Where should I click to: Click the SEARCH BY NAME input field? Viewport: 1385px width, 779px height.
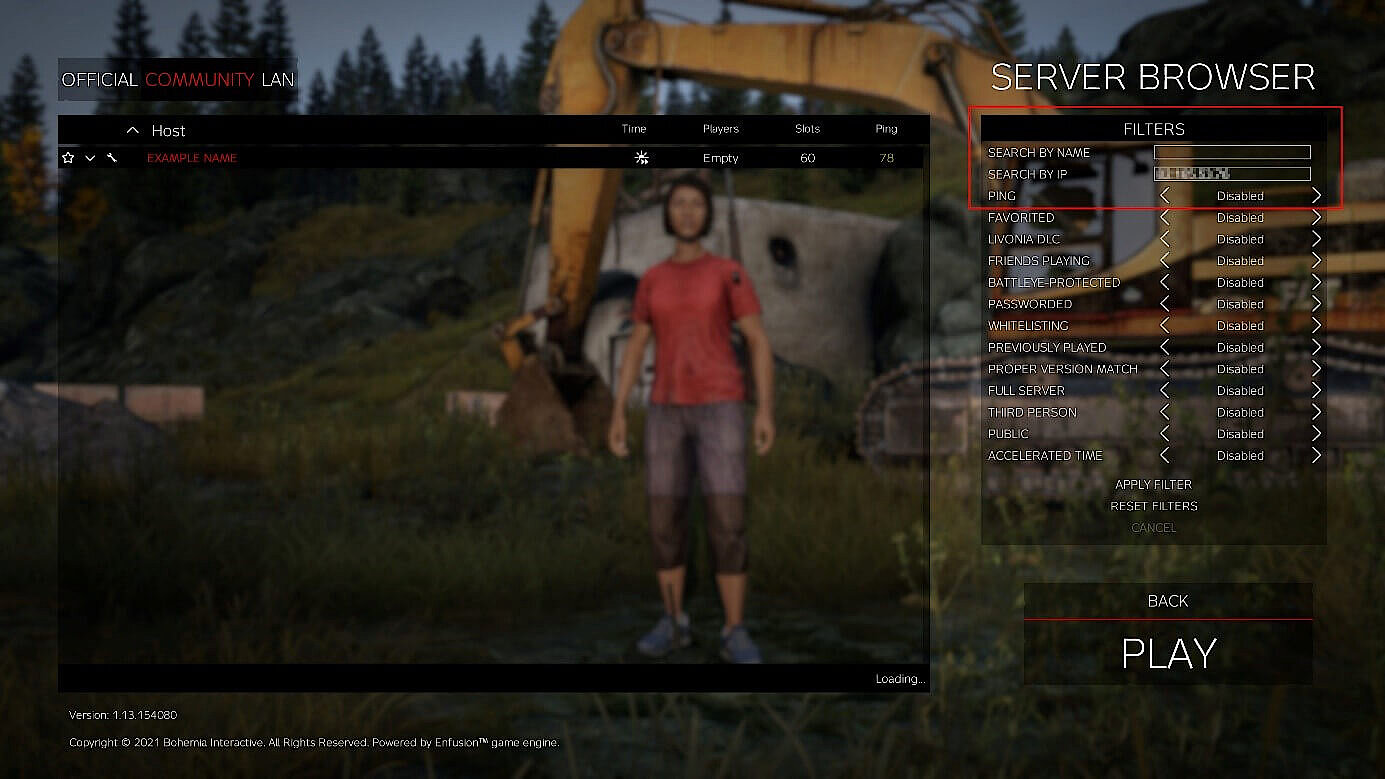pos(1232,152)
